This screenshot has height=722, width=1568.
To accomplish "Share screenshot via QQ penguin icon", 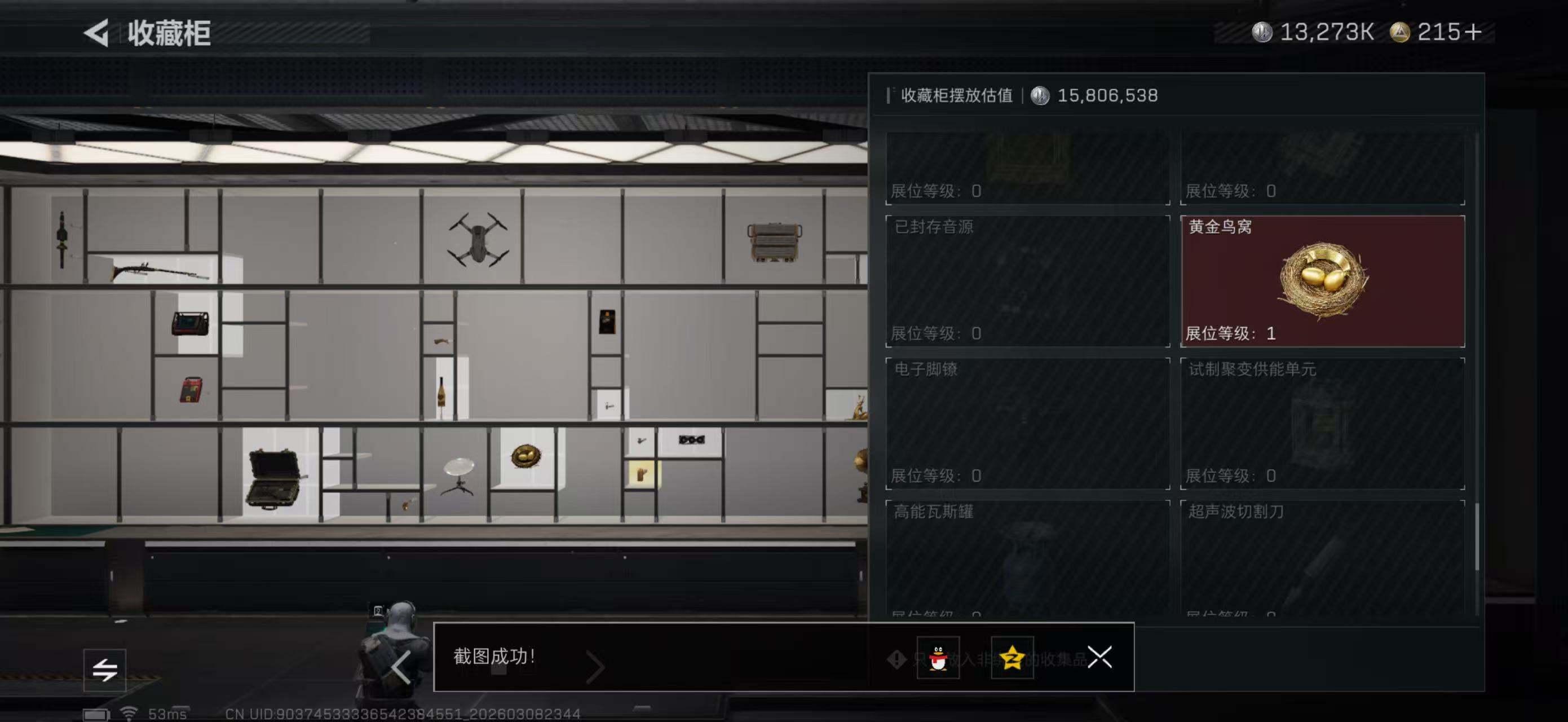I will (x=938, y=658).
